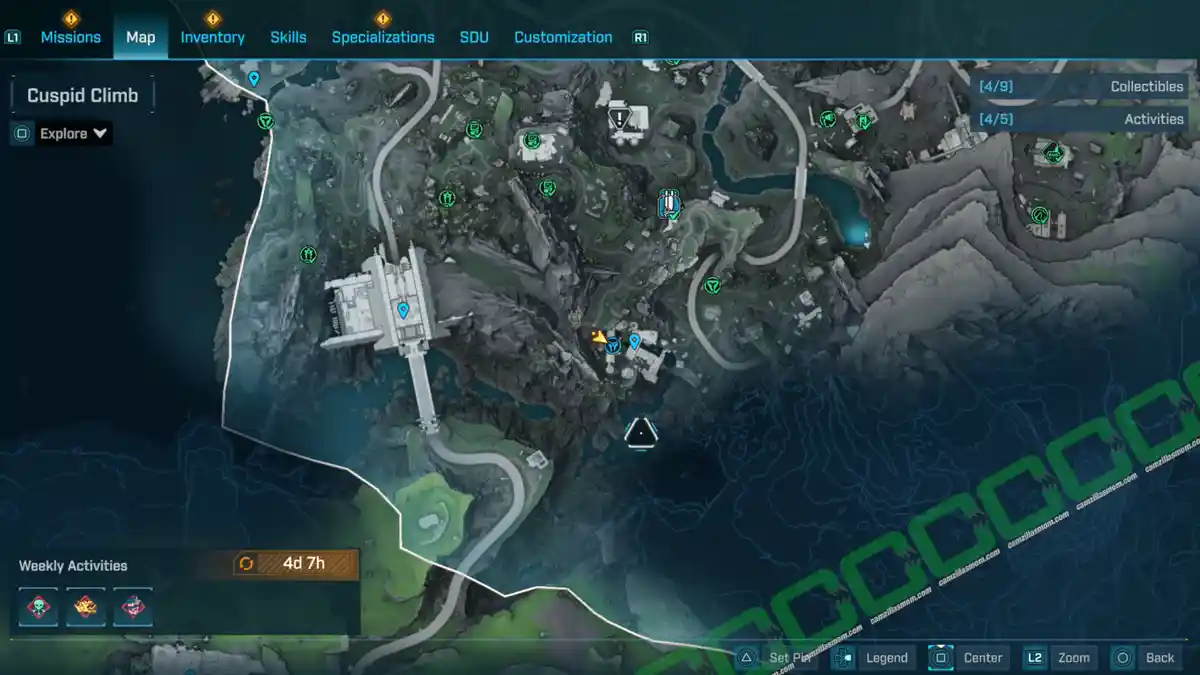The width and height of the screenshot is (1200, 675).
Task: Switch to the Customization tab
Action: (x=563, y=37)
